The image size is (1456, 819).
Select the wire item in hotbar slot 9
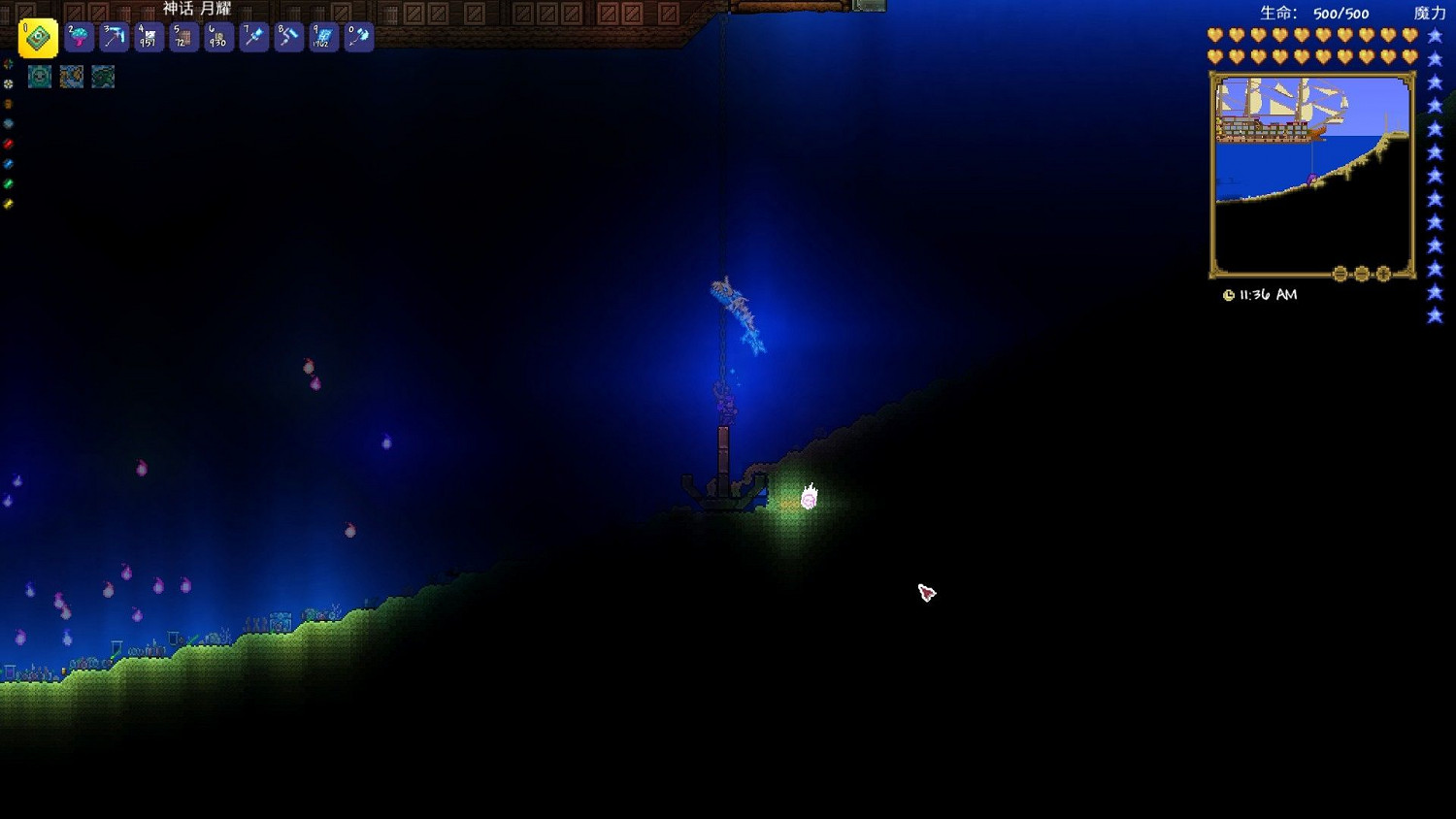322,39
